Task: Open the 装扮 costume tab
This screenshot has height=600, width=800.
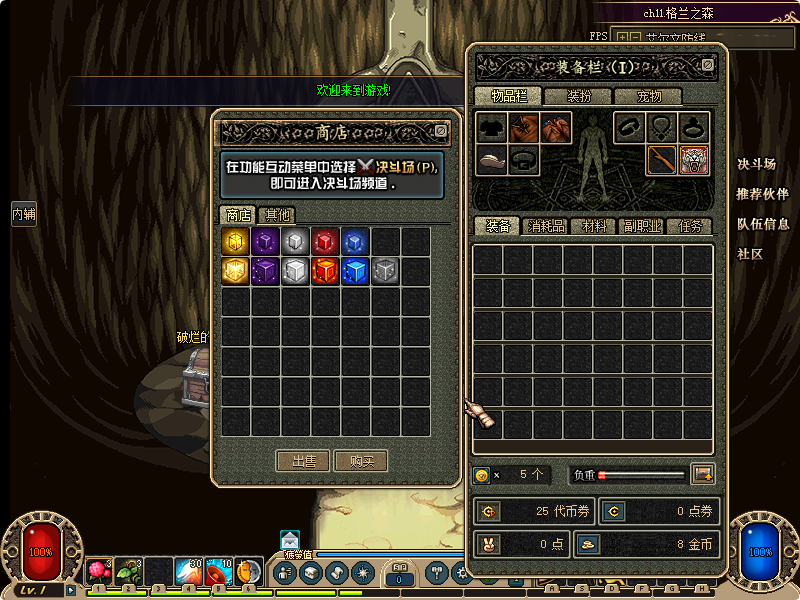Action: click(x=579, y=97)
